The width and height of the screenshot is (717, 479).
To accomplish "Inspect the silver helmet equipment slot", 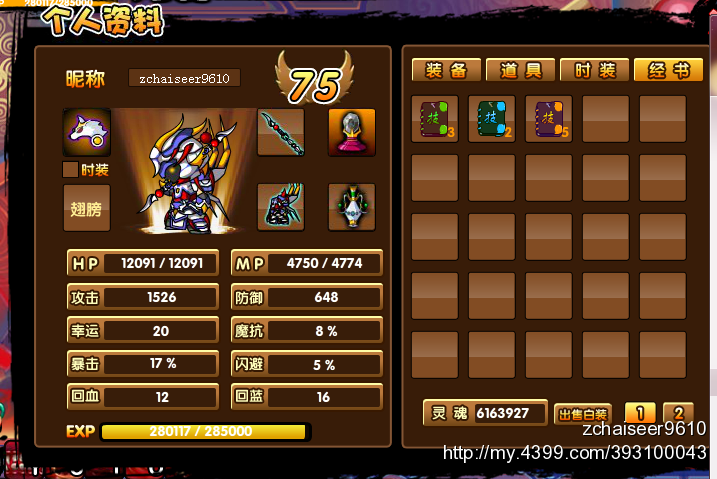I will (352, 132).
